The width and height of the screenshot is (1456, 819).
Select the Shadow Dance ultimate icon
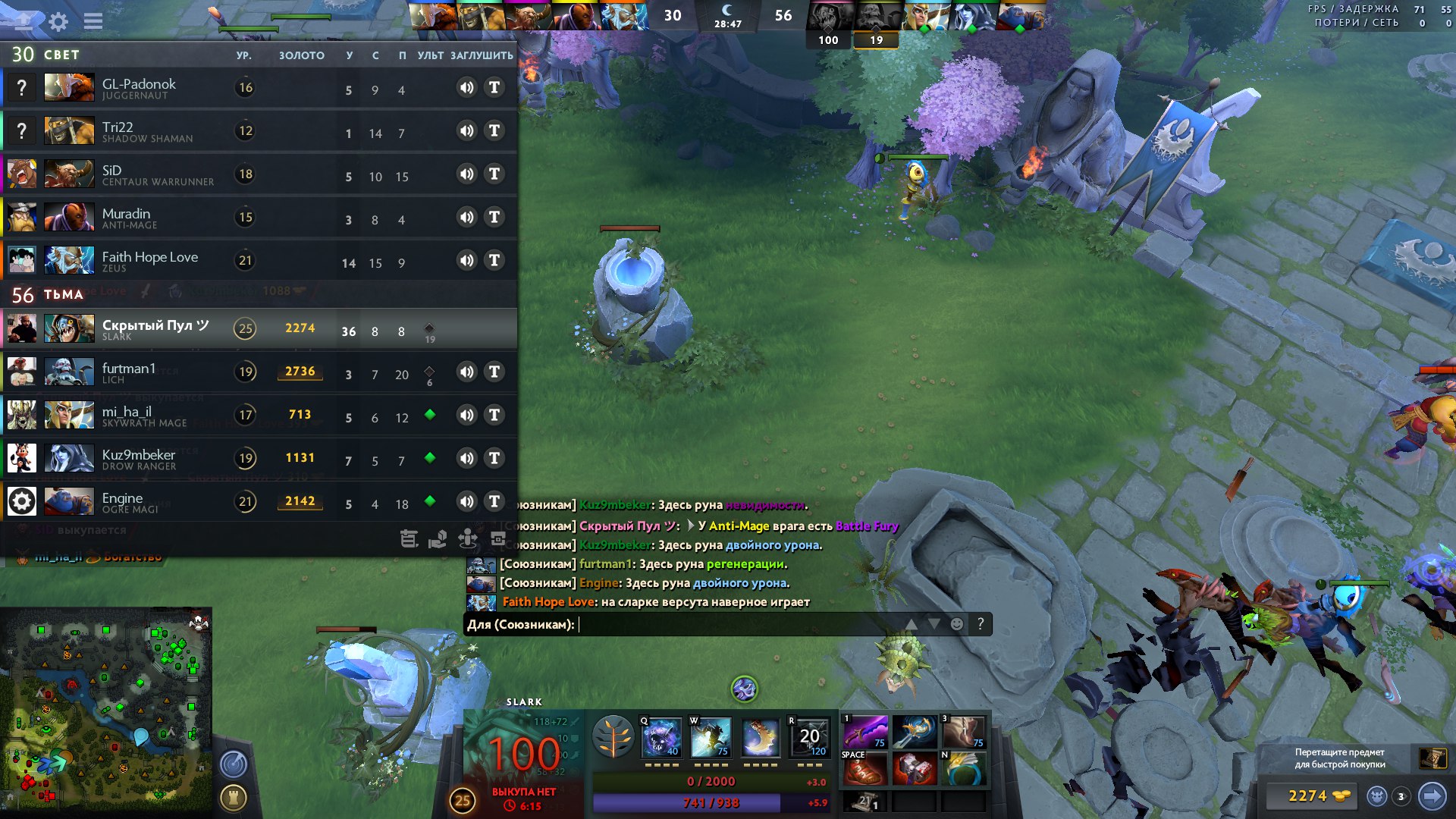point(809,737)
